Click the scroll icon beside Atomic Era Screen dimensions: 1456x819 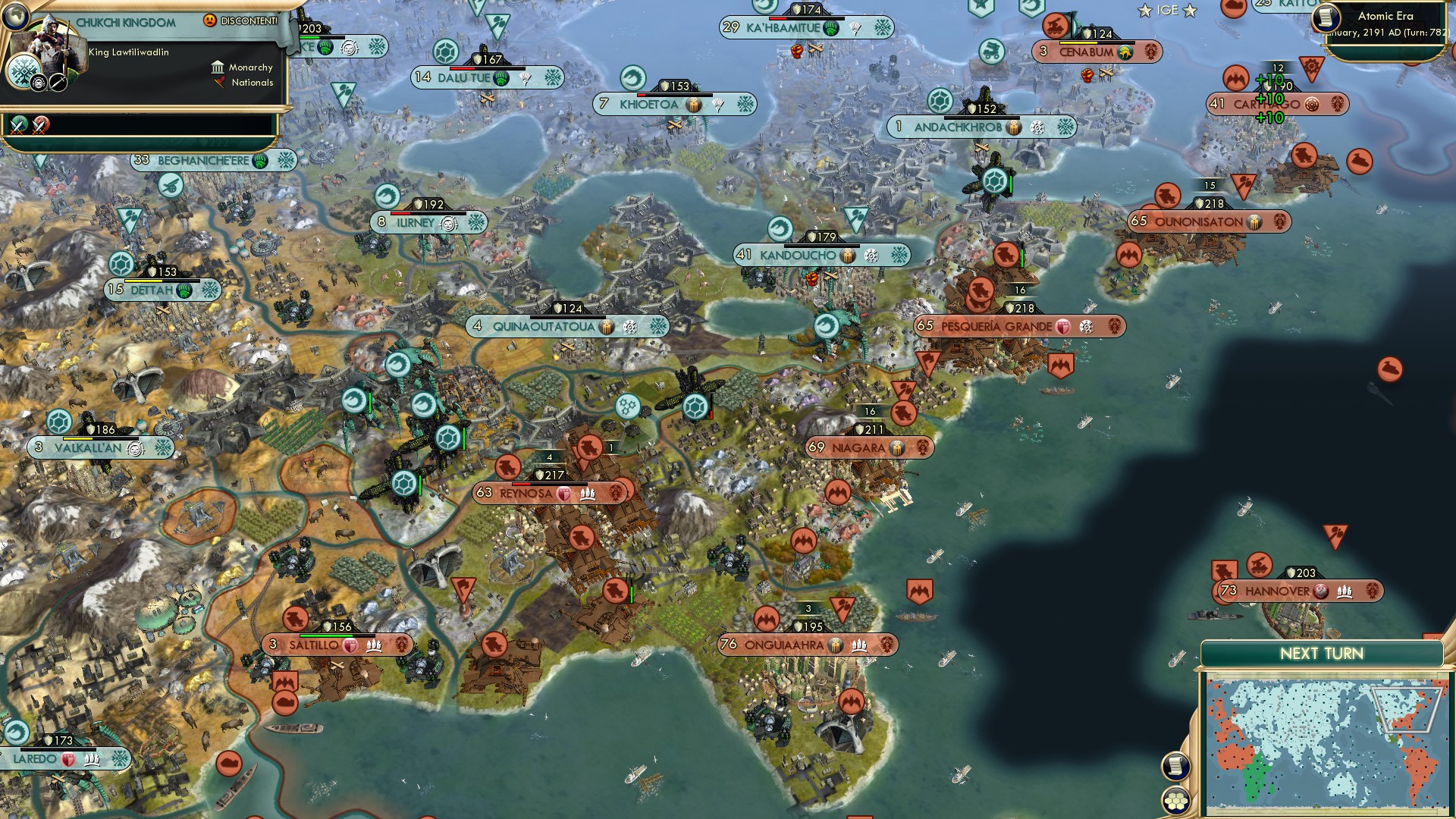1326,17
